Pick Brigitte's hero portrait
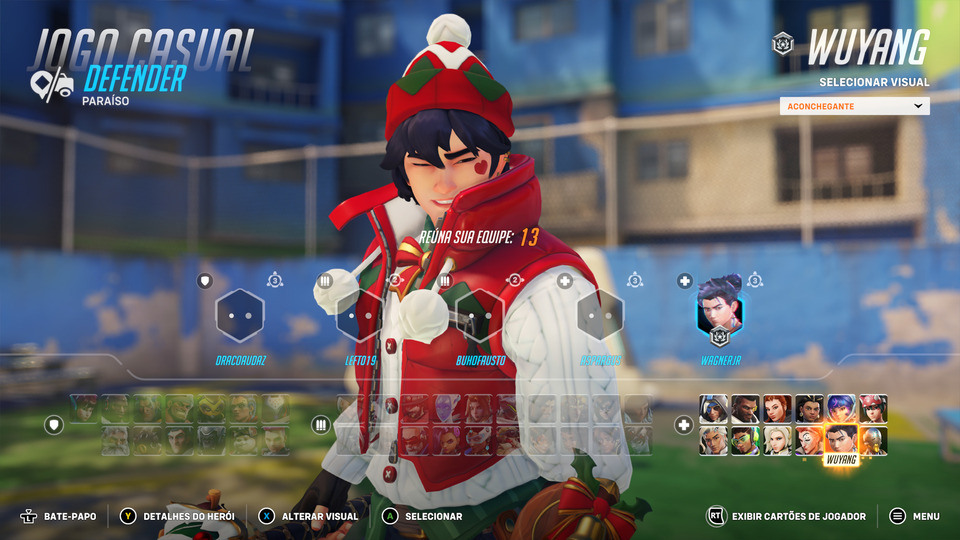960x540 pixels. pos(776,408)
